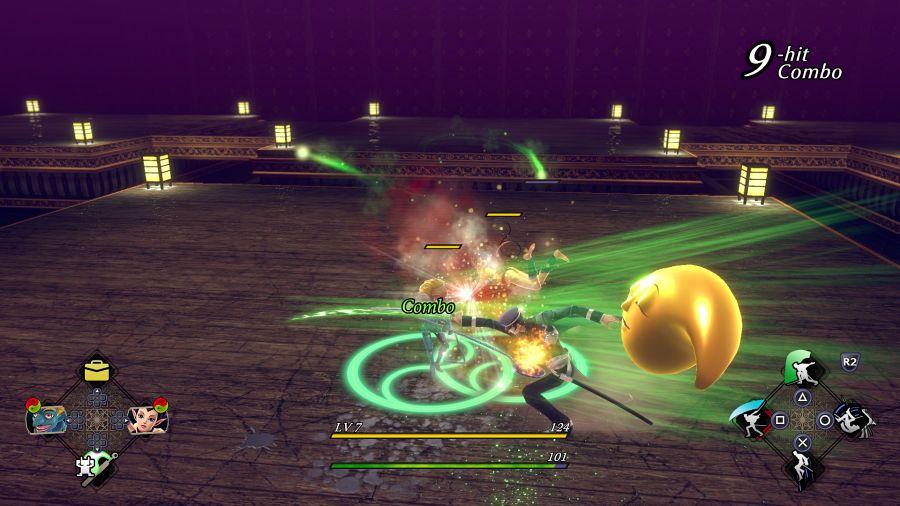The width and height of the screenshot is (900, 506).
Task: Activate the crouching dash skill icon
Action: coord(850,420)
